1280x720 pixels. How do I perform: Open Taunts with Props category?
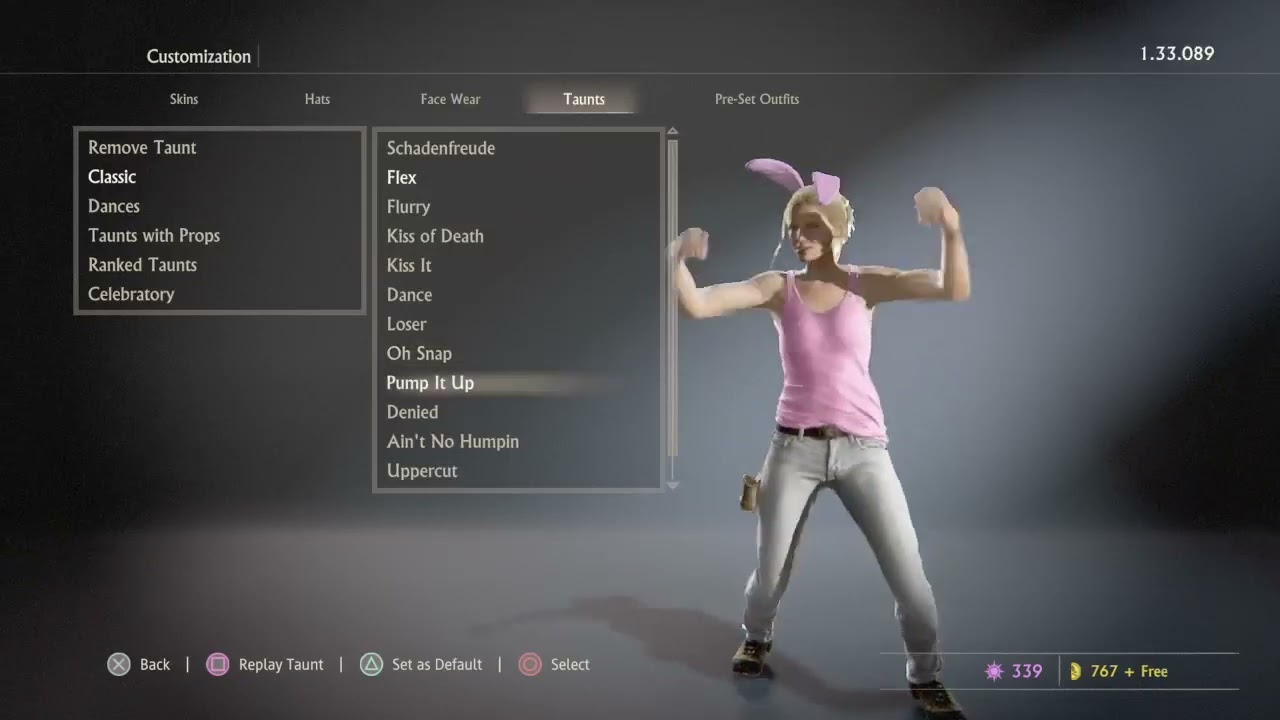pos(154,235)
